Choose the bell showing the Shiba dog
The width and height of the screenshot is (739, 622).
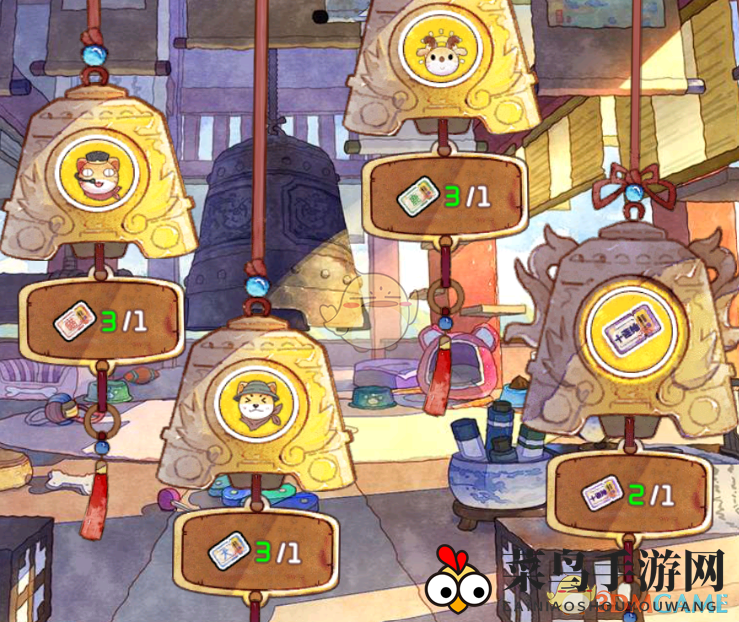(x=253, y=405)
